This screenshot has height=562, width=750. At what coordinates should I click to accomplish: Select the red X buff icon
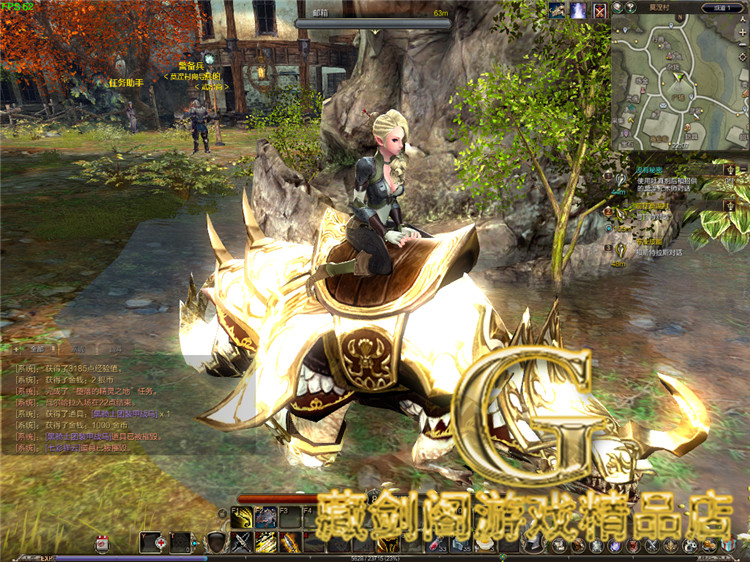point(600,11)
